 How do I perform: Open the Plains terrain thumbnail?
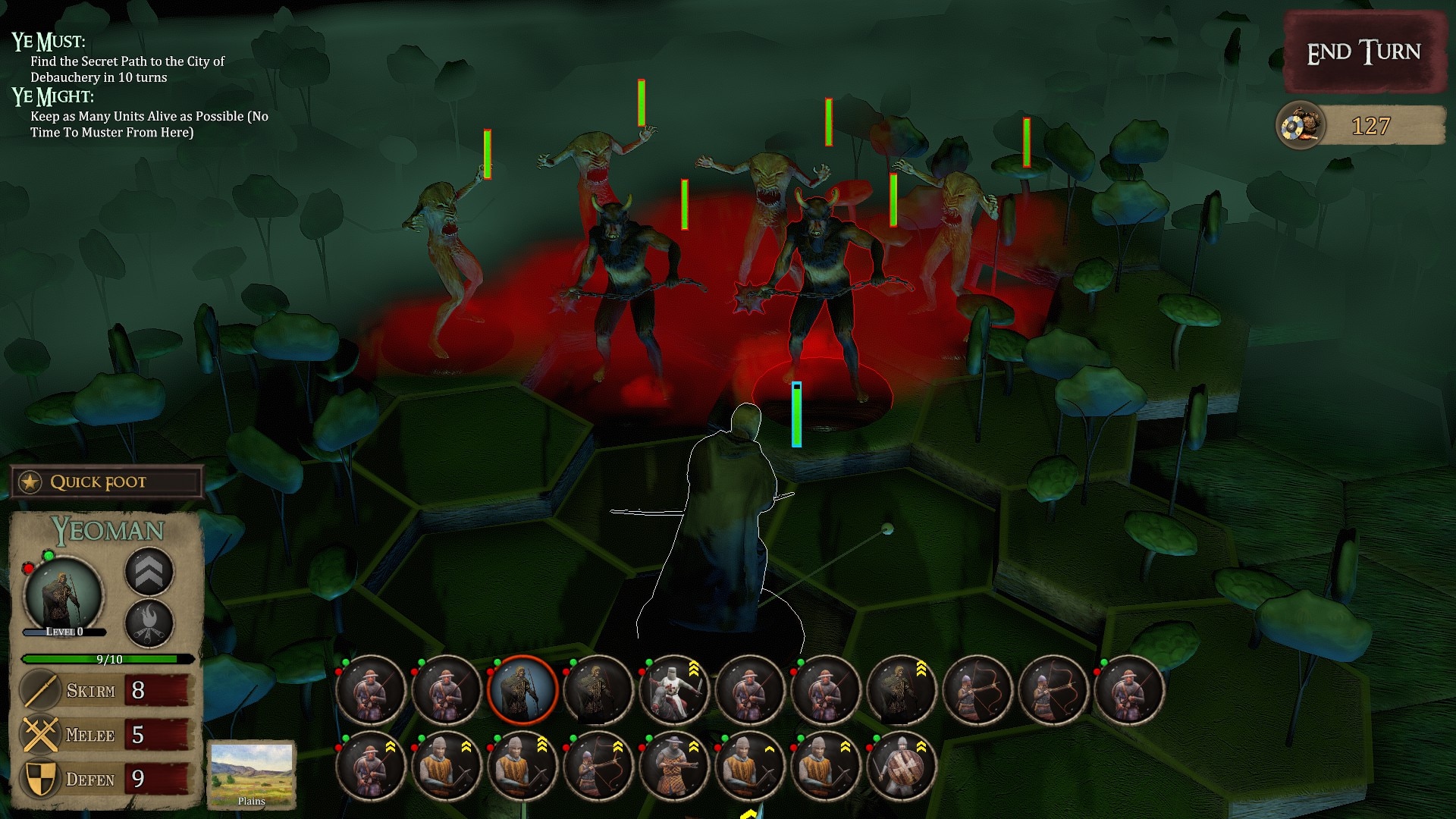pos(251,773)
